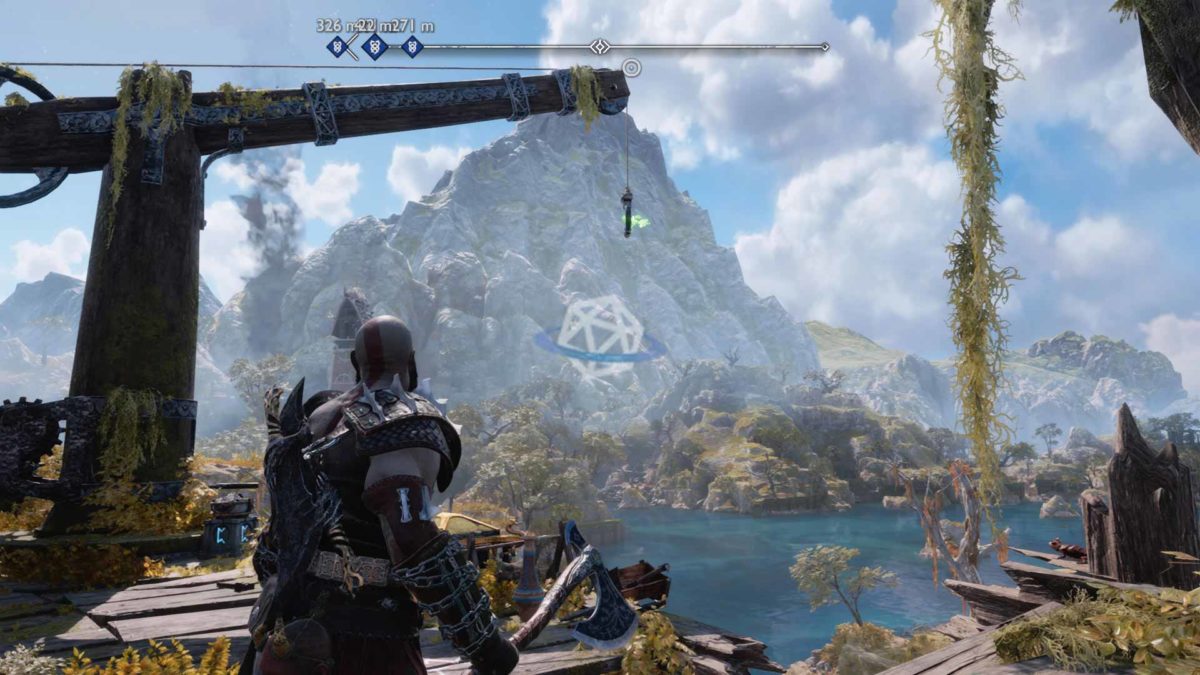Select the compass marker labeled 271 m
The height and width of the screenshot is (675, 1200).
(412, 46)
